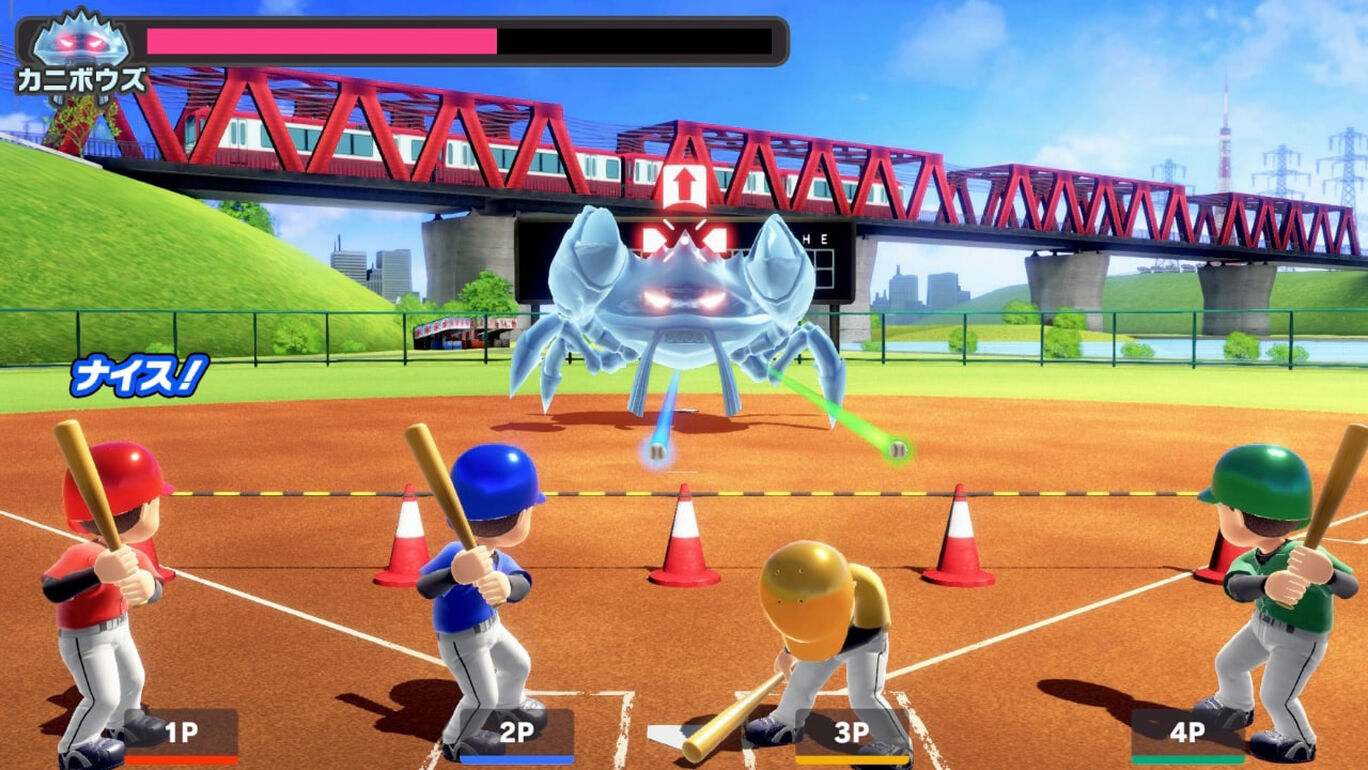Expand the ナイス! popup message
The image size is (1368, 770).
point(140,374)
